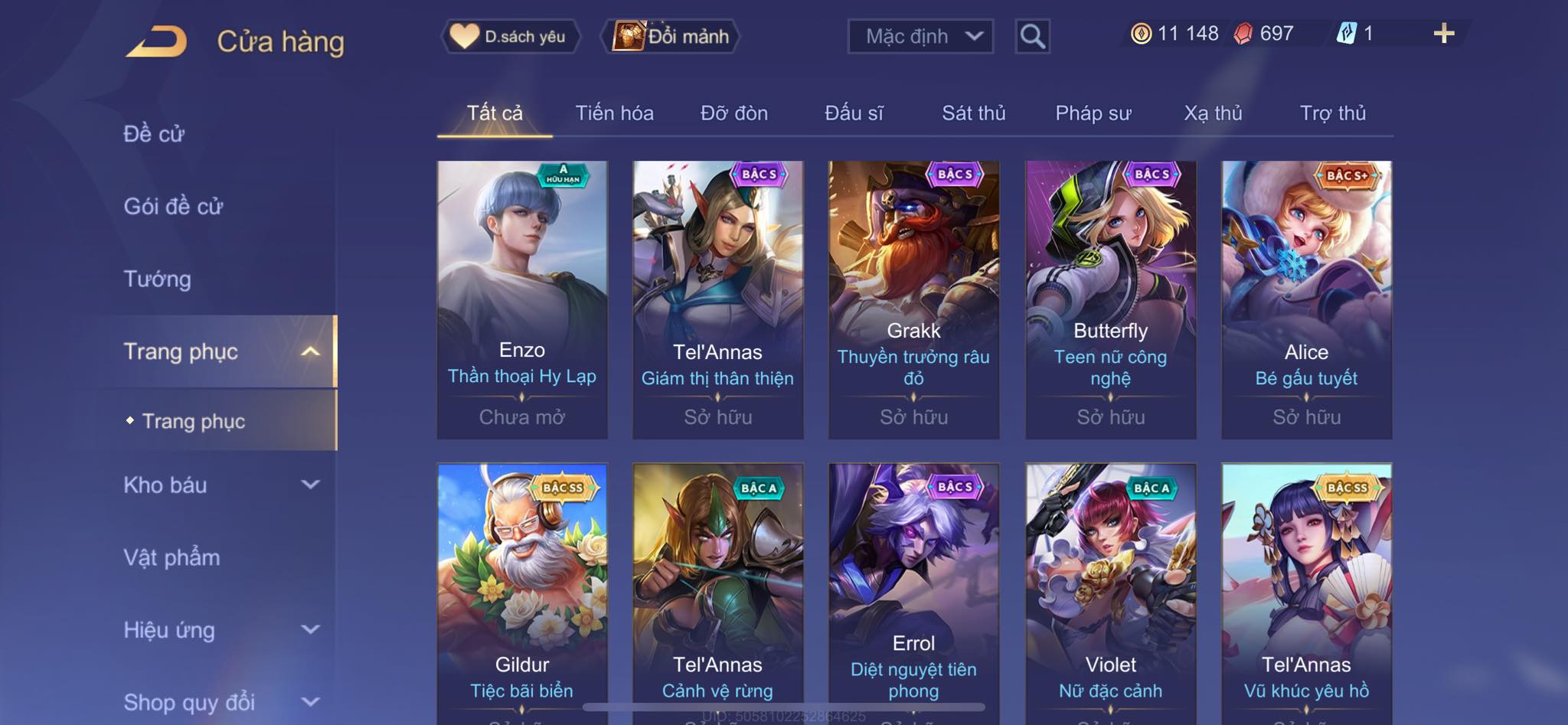Click the magnifying glass search button
Screen dimensions: 1568x725
click(1032, 36)
